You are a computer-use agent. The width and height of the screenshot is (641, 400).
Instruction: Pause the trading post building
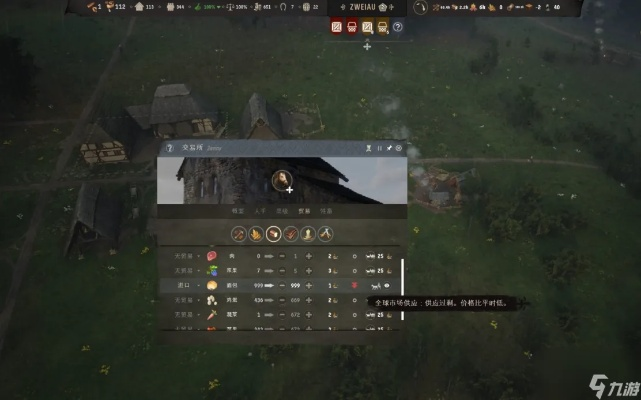(378, 149)
